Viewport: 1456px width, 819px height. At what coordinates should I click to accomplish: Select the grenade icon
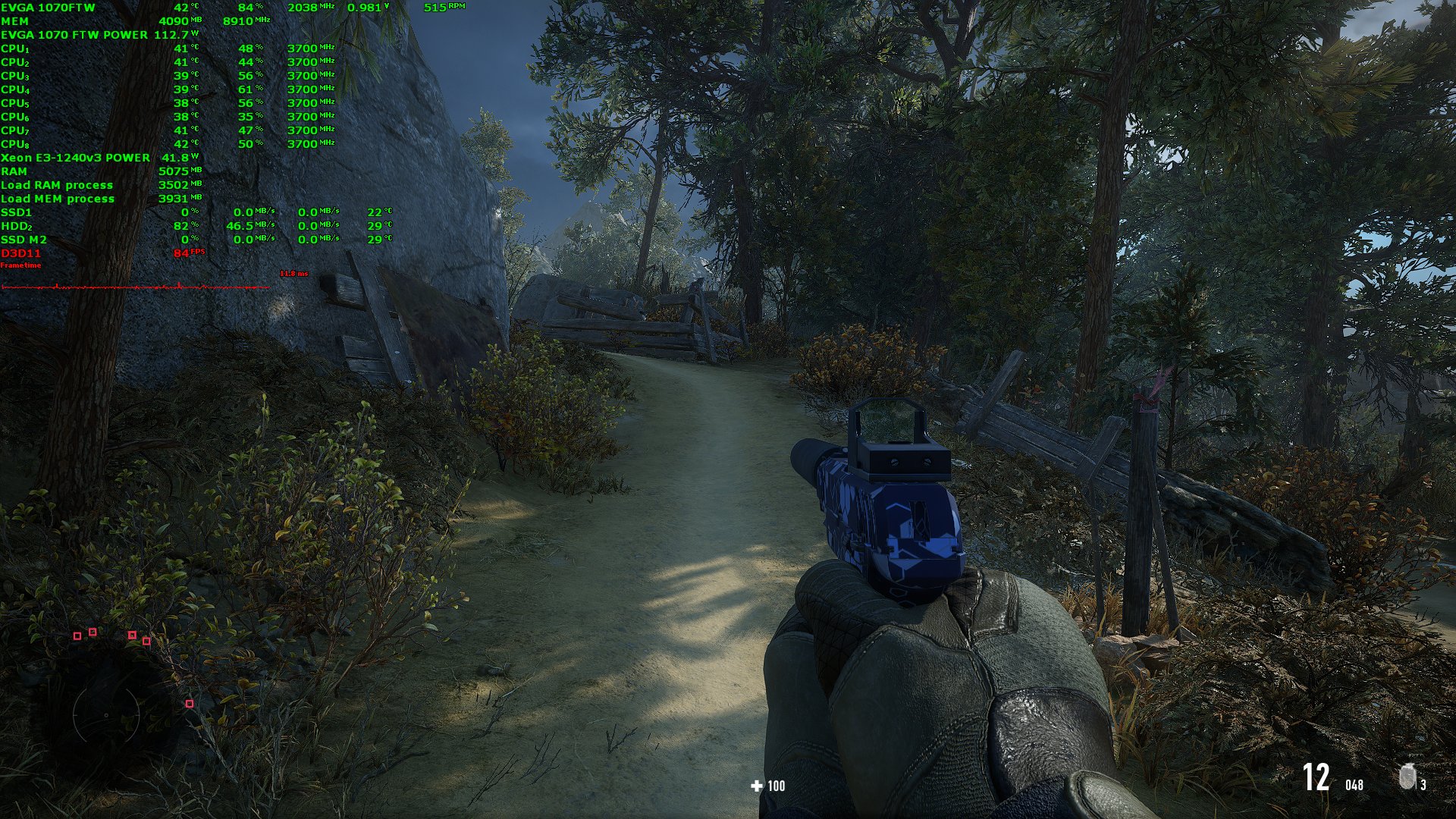pyautogui.click(x=1407, y=777)
